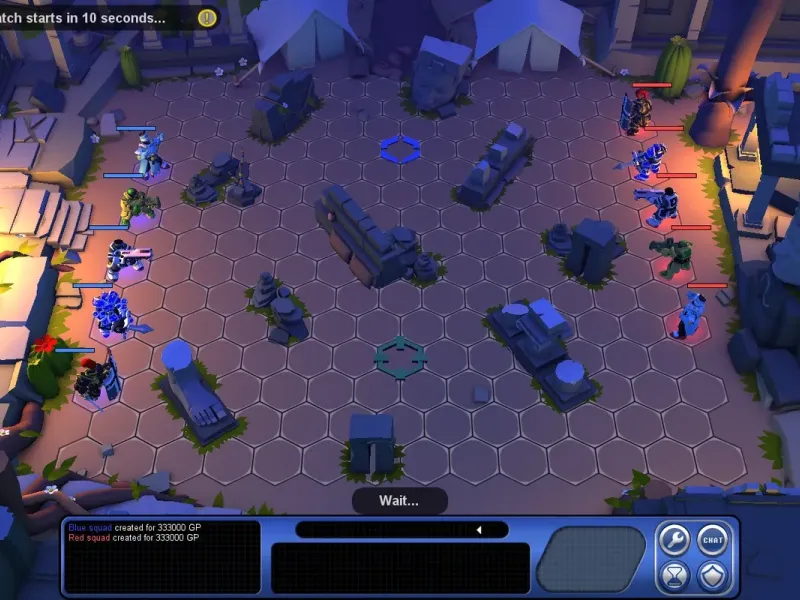Screen dimensions: 800x600
Task: Select the blue hexagon marker tile
Action: pyautogui.click(x=400, y=150)
